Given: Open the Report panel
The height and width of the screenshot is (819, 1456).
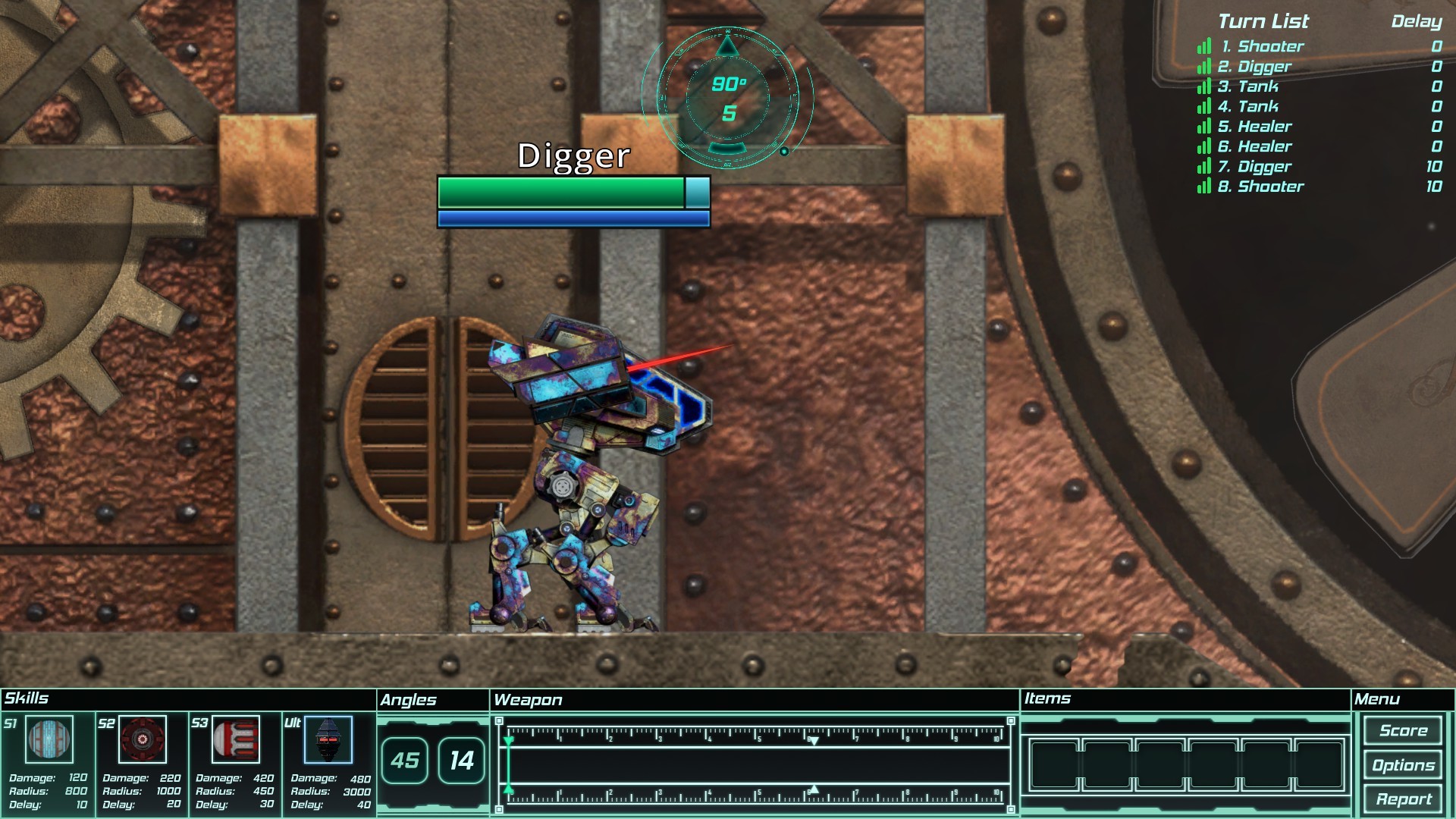Looking at the screenshot, I should point(1403,798).
